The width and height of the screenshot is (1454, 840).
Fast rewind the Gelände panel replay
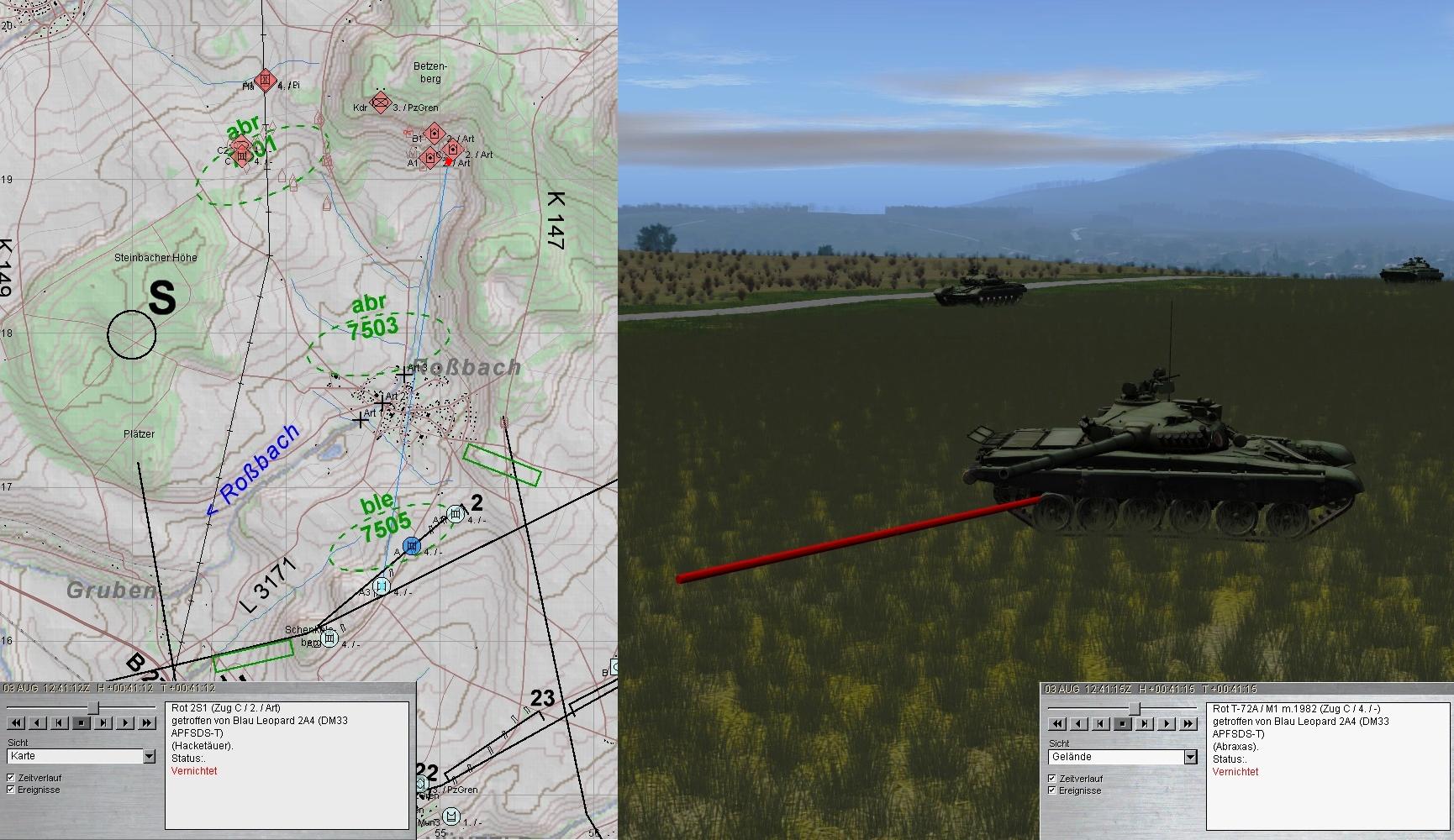1057,723
